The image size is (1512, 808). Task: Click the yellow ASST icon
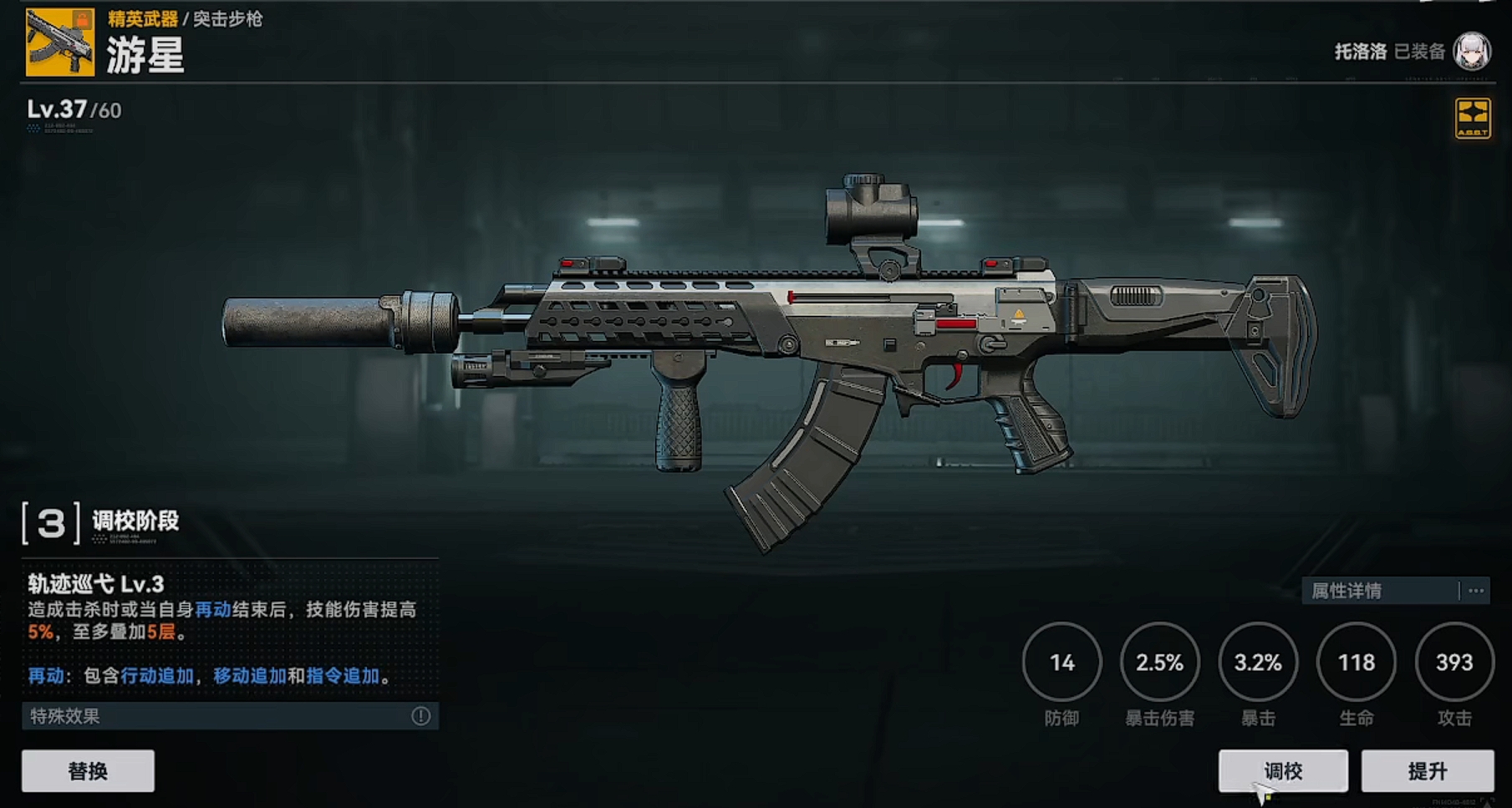[1472, 119]
